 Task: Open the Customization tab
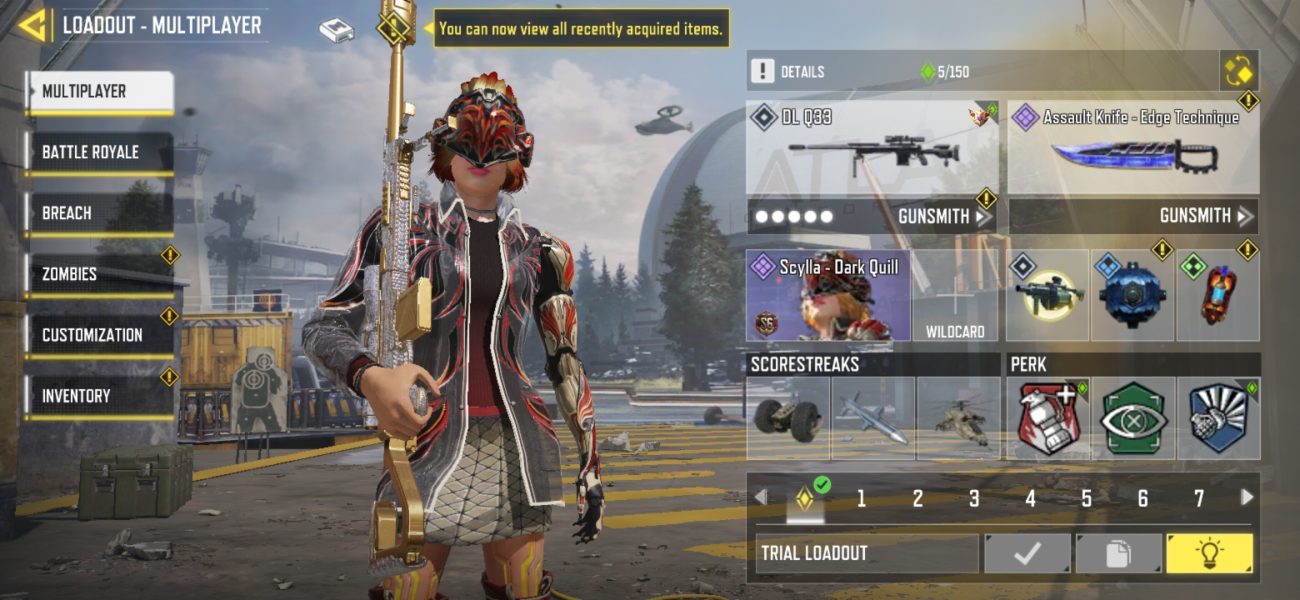pyautogui.click(x=98, y=335)
